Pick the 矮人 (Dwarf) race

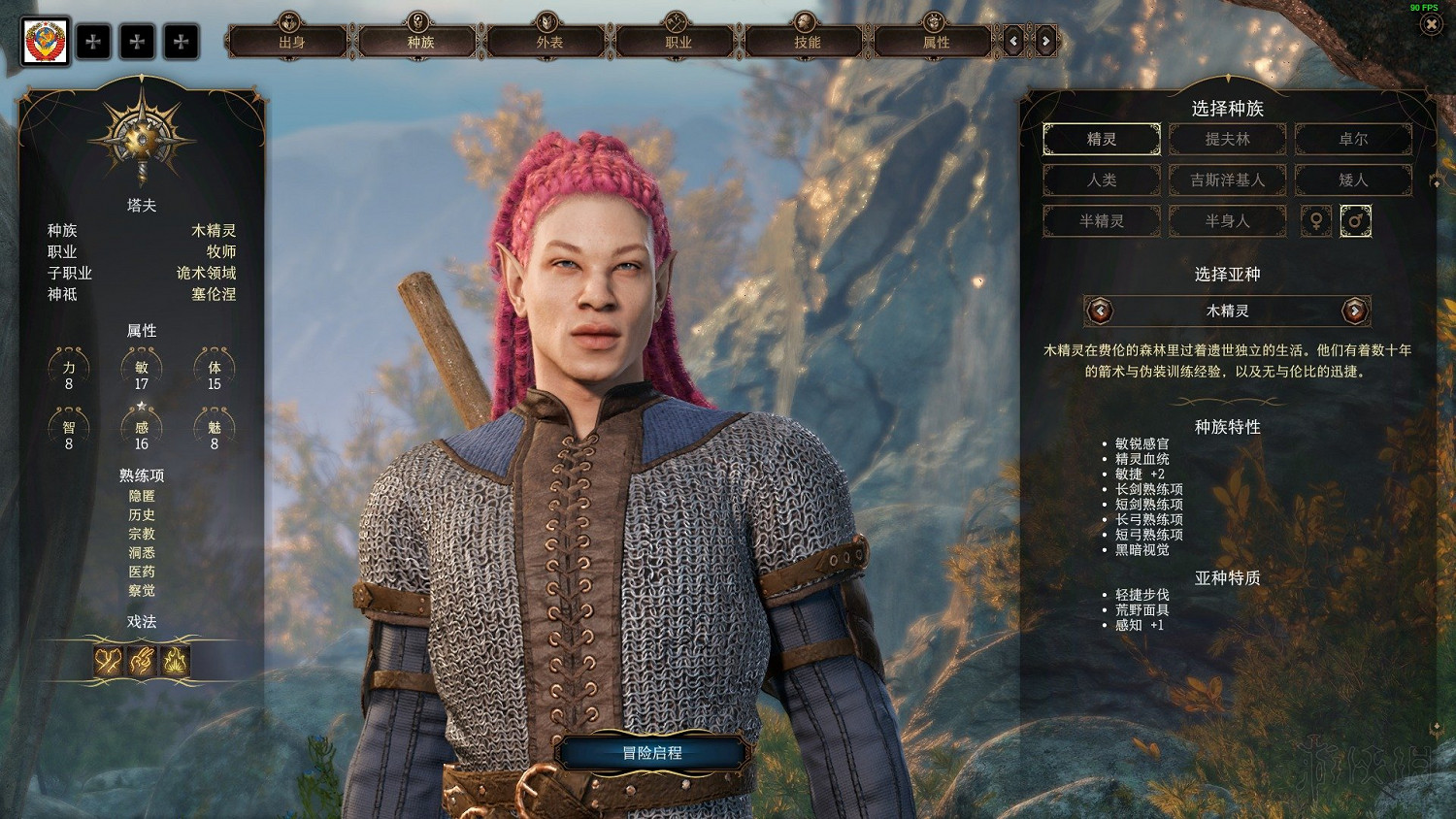[1353, 180]
